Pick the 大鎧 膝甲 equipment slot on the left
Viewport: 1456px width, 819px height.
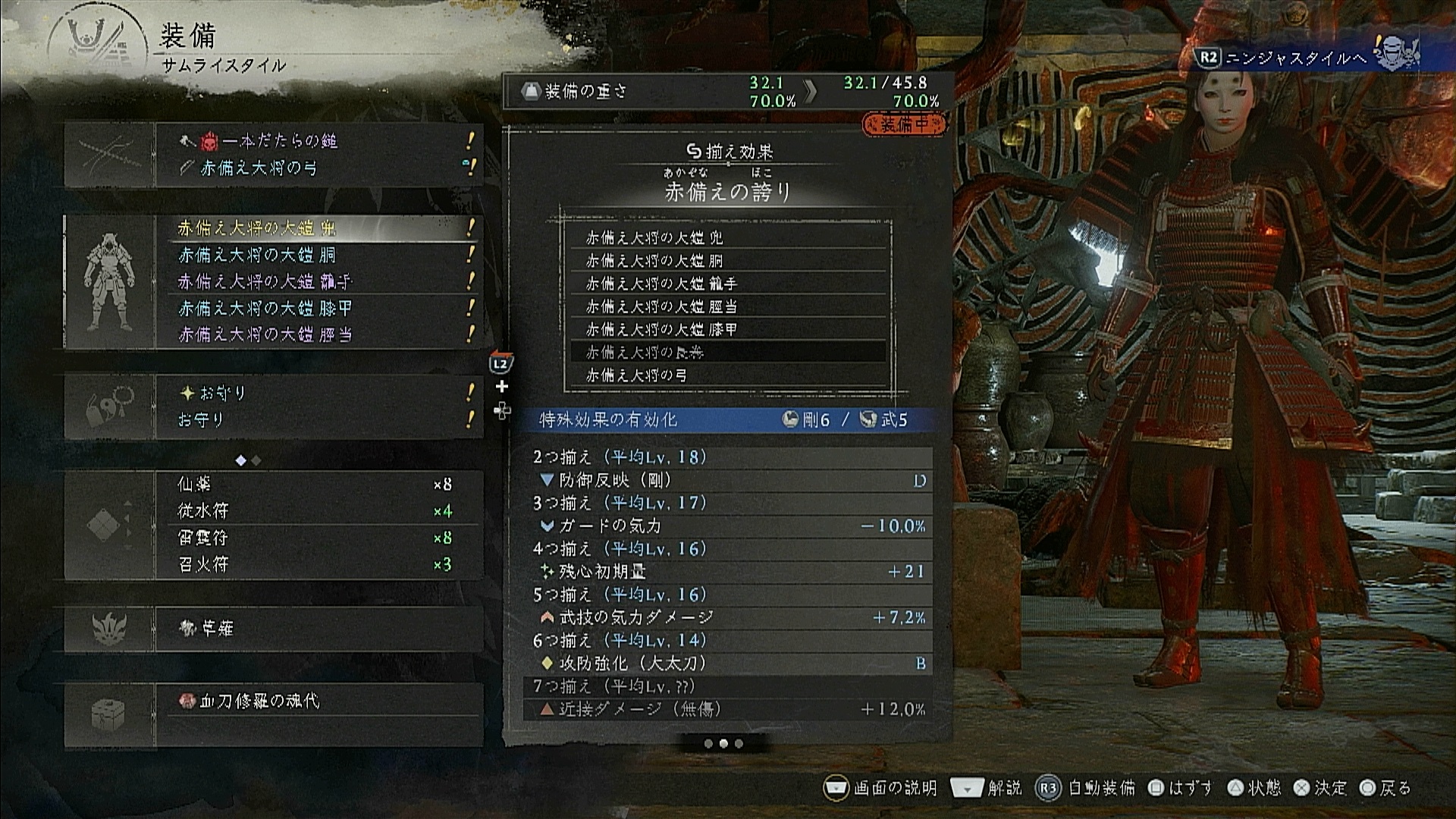coord(318,308)
